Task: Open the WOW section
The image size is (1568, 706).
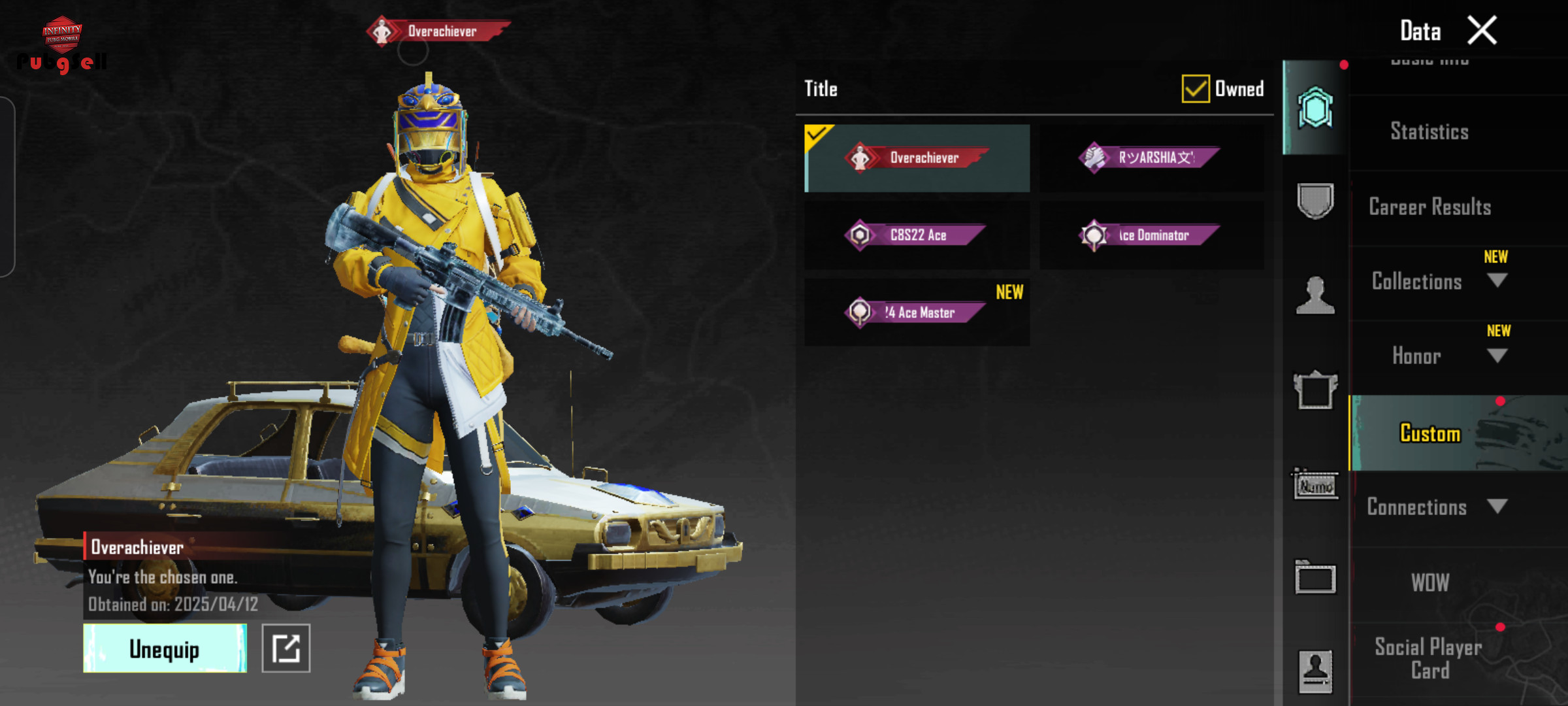Action: (1429, 582)
